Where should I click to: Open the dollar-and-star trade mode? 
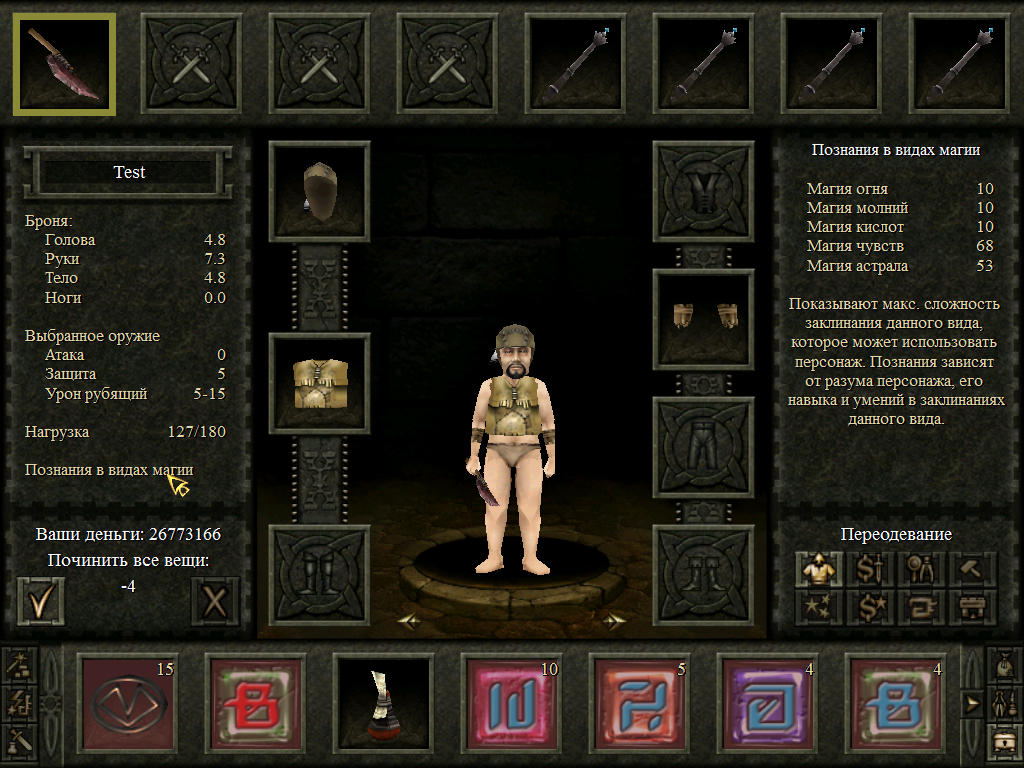(869, 606)
